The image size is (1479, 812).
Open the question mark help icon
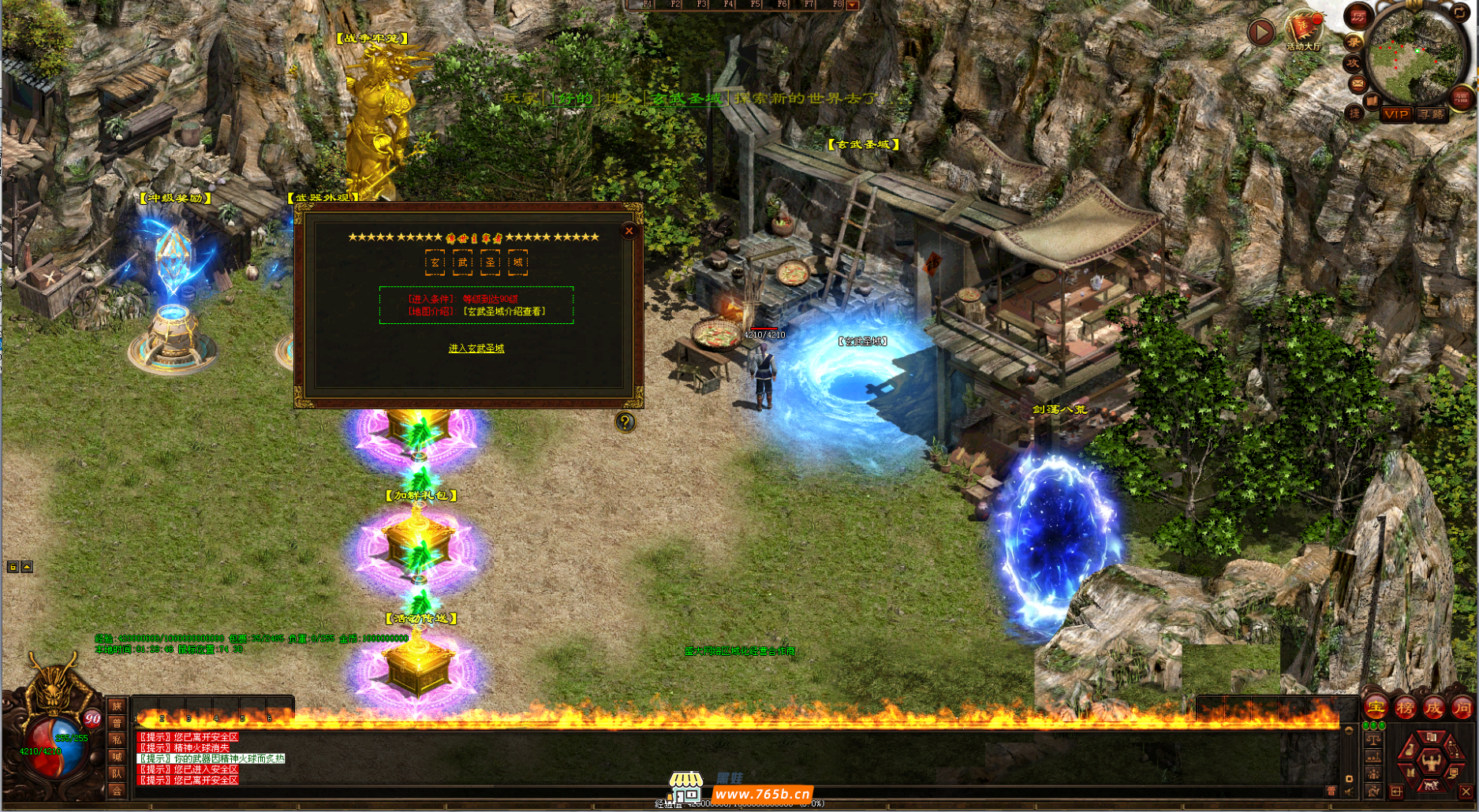[625, 422]
